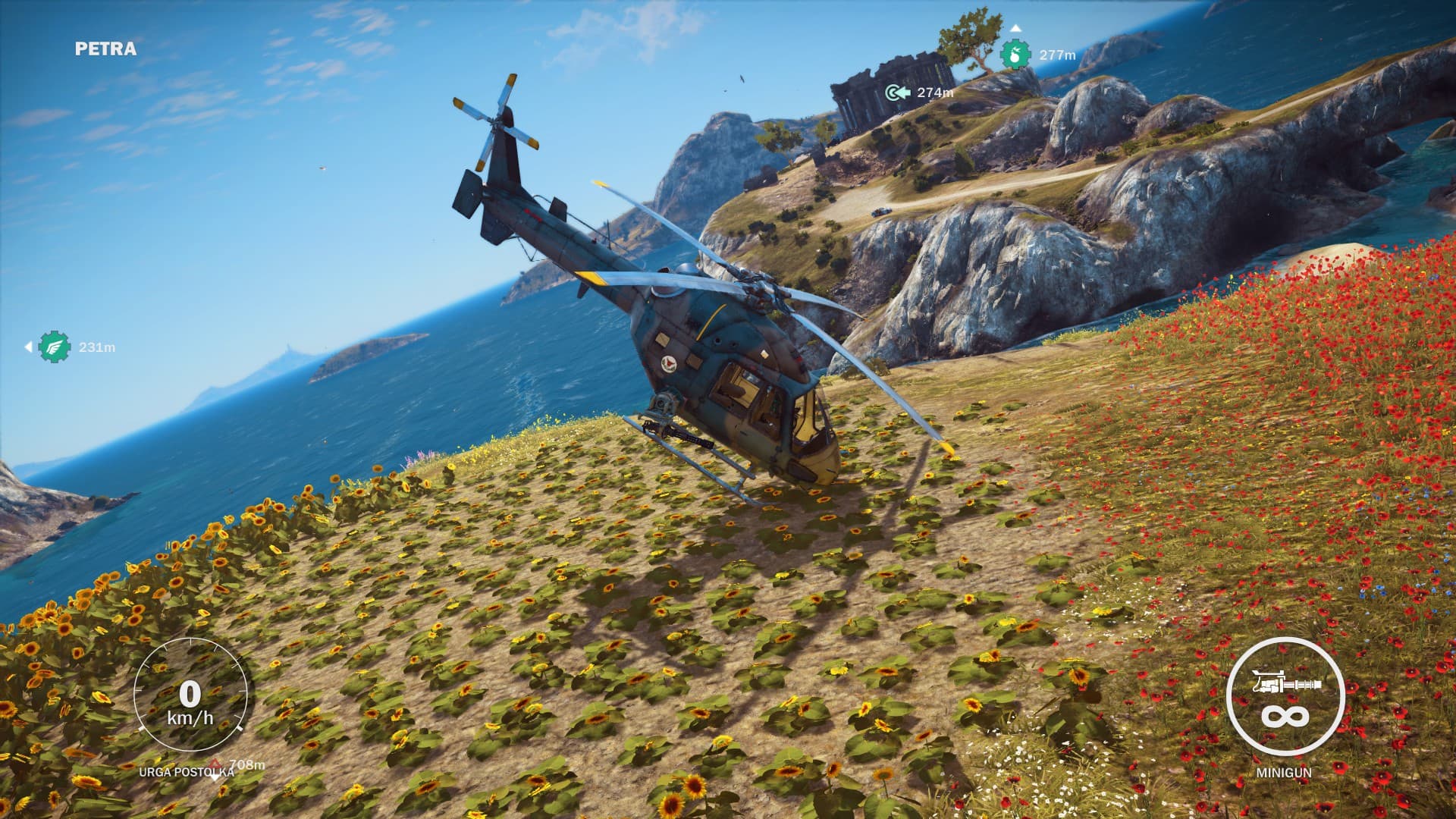Click the minigun weapon icon

(x=1285, y=685)
